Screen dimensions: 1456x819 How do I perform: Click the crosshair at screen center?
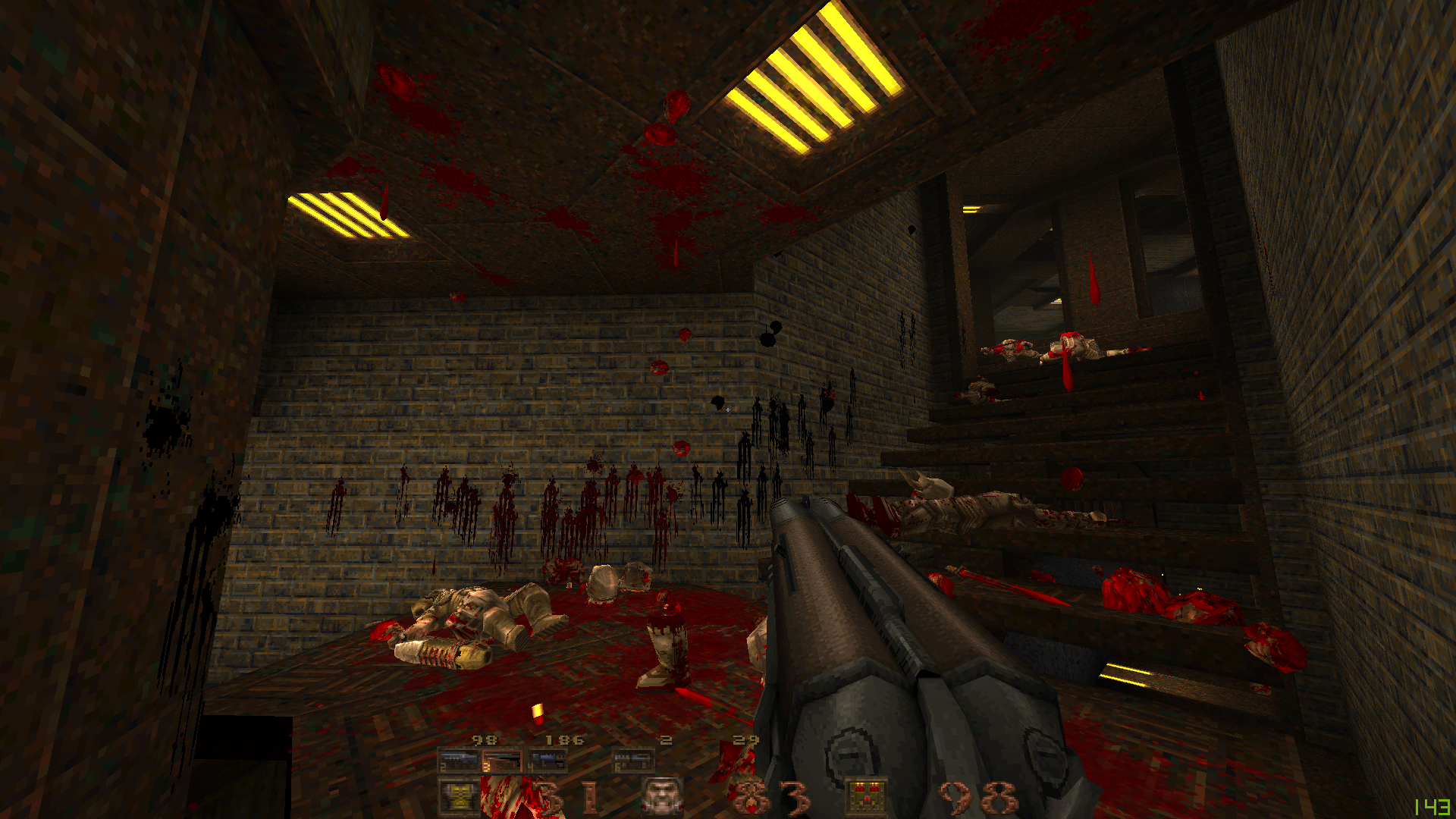pos(728,409)
